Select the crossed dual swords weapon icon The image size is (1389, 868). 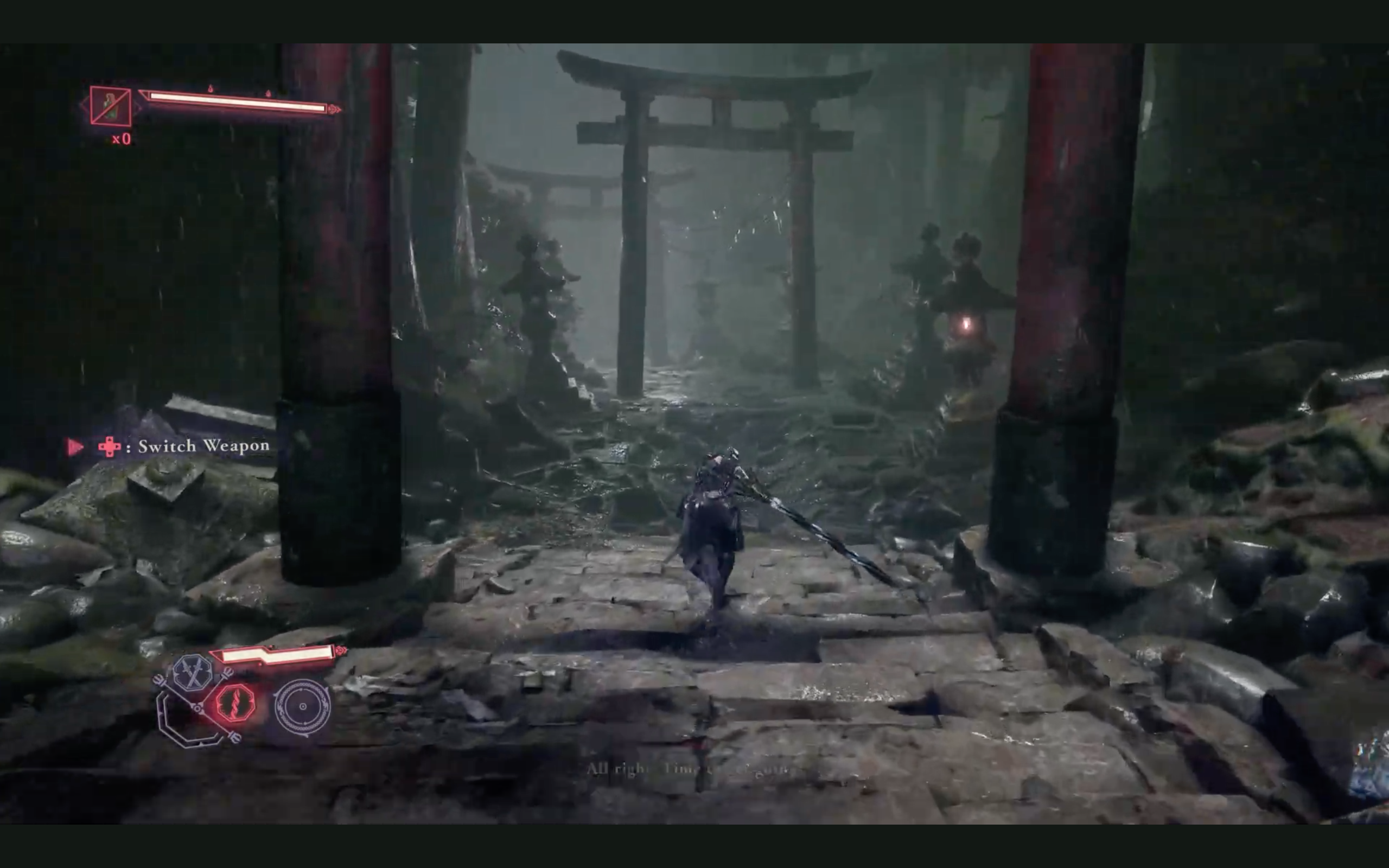coord(193,672)
